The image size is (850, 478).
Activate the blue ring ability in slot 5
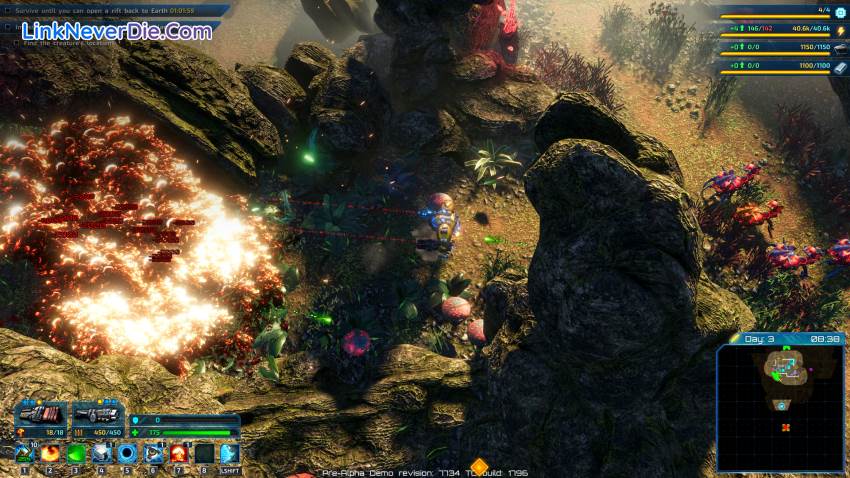point(127,454)
